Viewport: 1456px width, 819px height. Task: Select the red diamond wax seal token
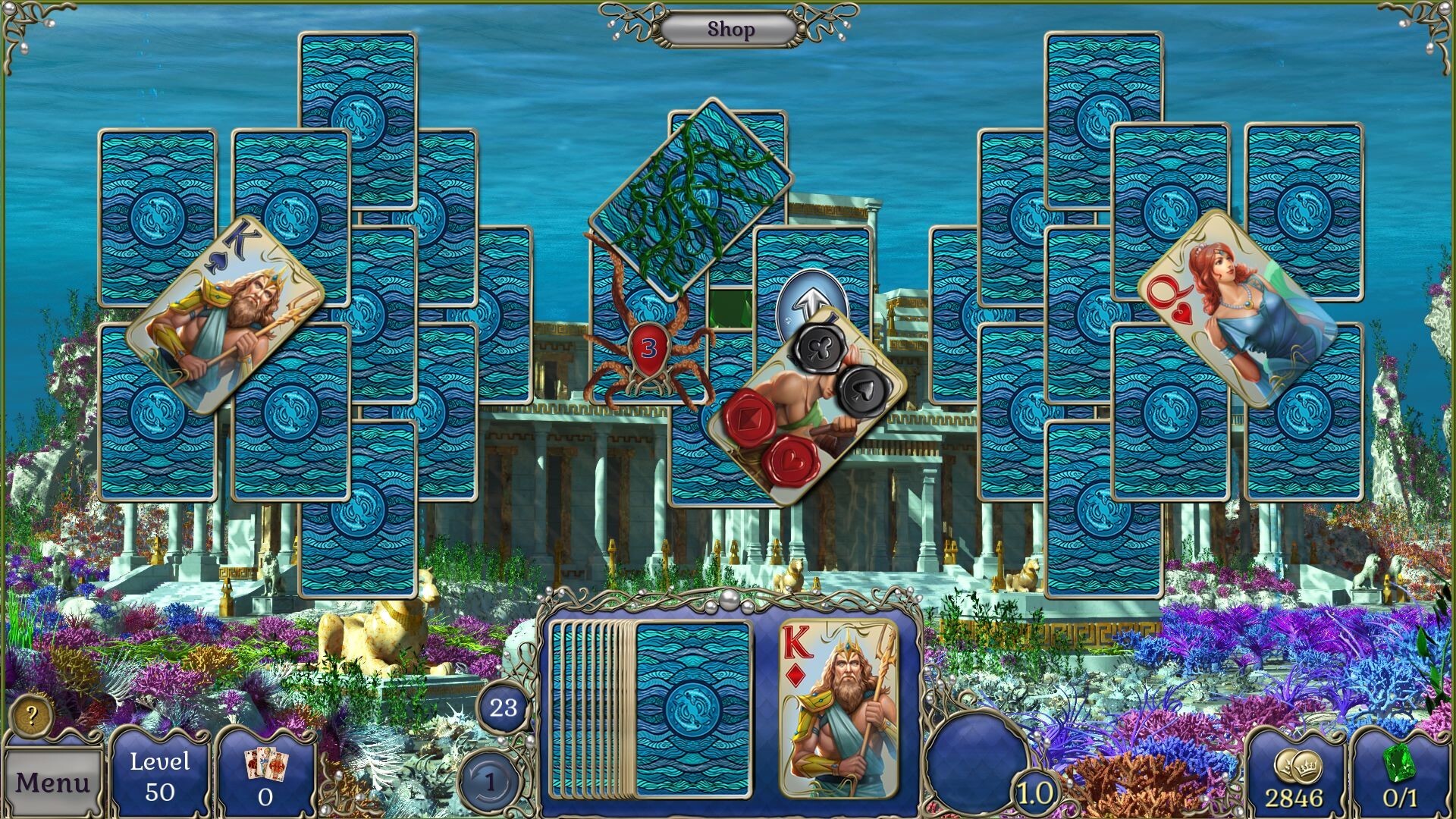(749, 419)
